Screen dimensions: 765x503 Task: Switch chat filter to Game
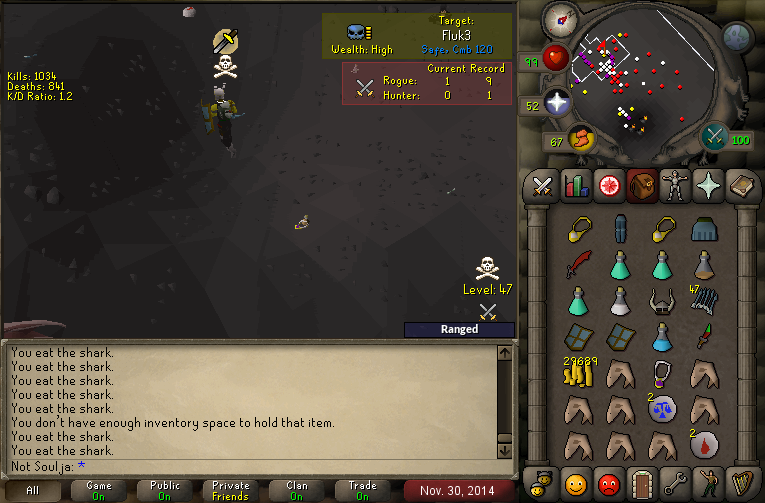(x=99, y=491)
